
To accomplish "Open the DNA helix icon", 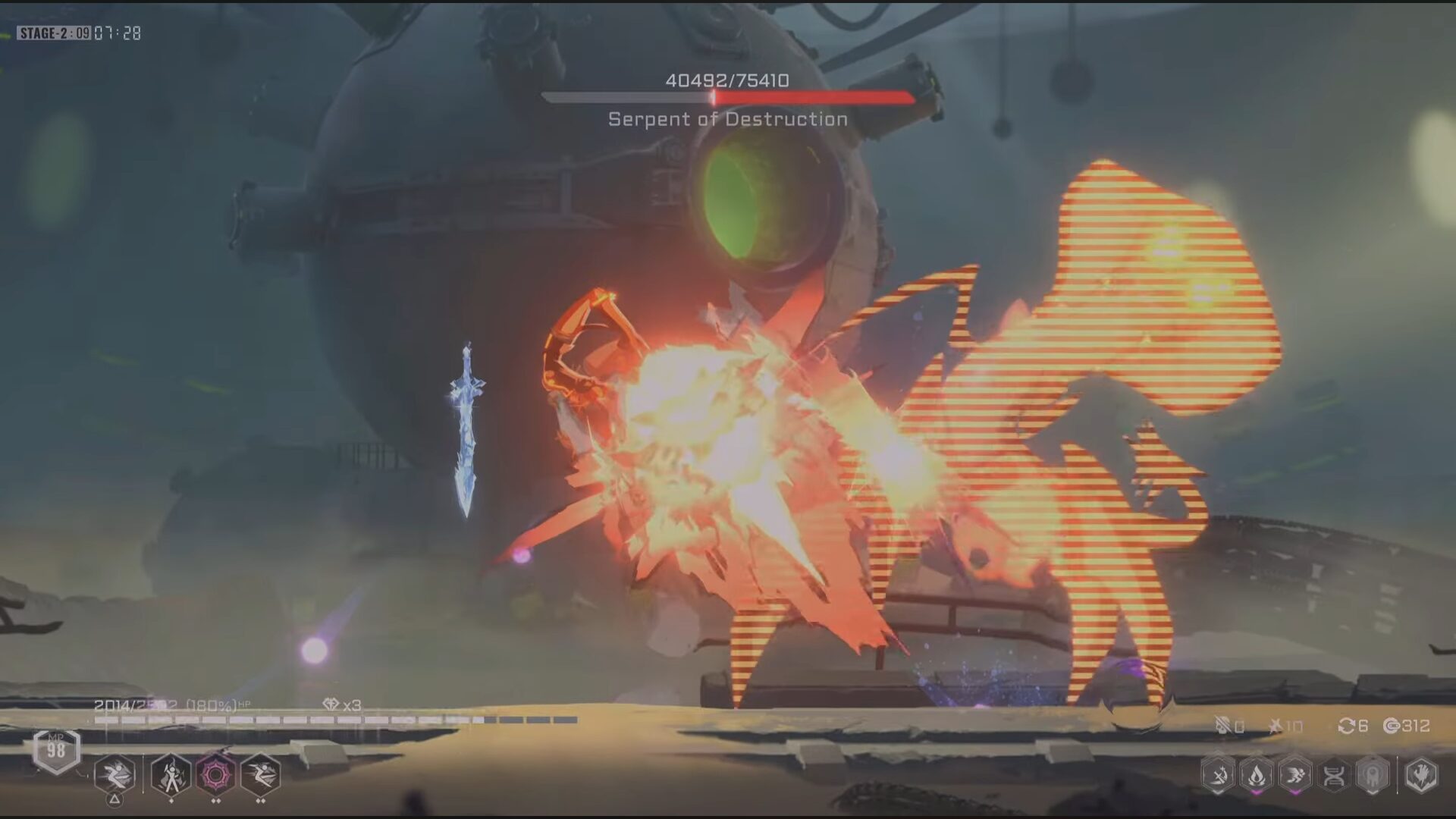I will 1334,775.
